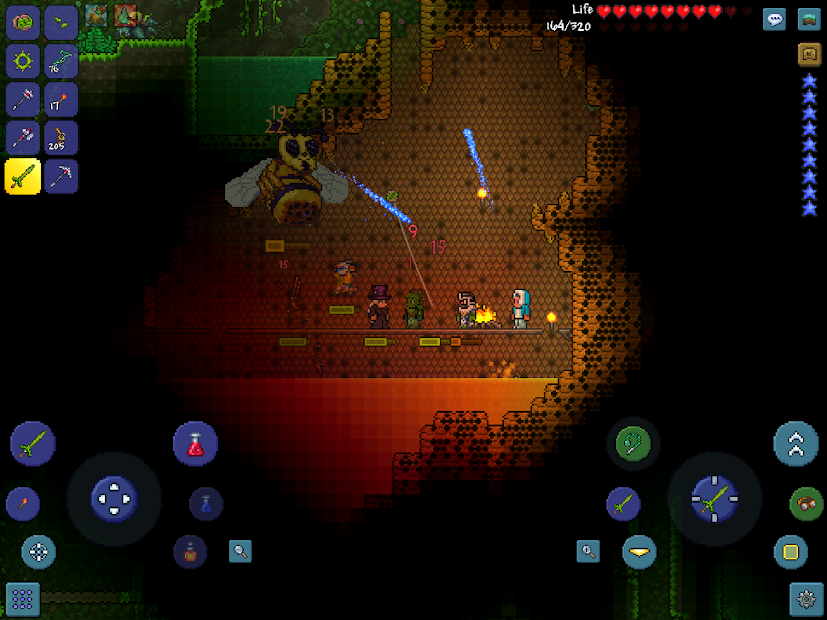Select the pickaxe hotbar slot

[61, 176]
